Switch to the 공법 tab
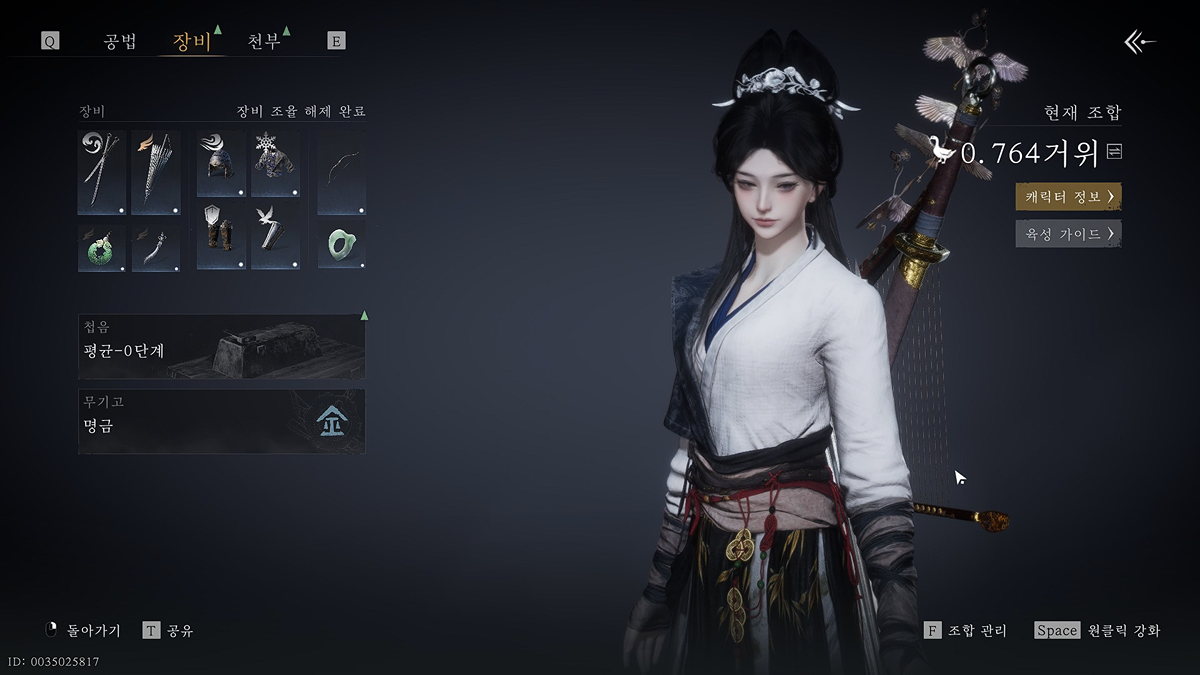 pyautogui.click(x=120, y=42)
